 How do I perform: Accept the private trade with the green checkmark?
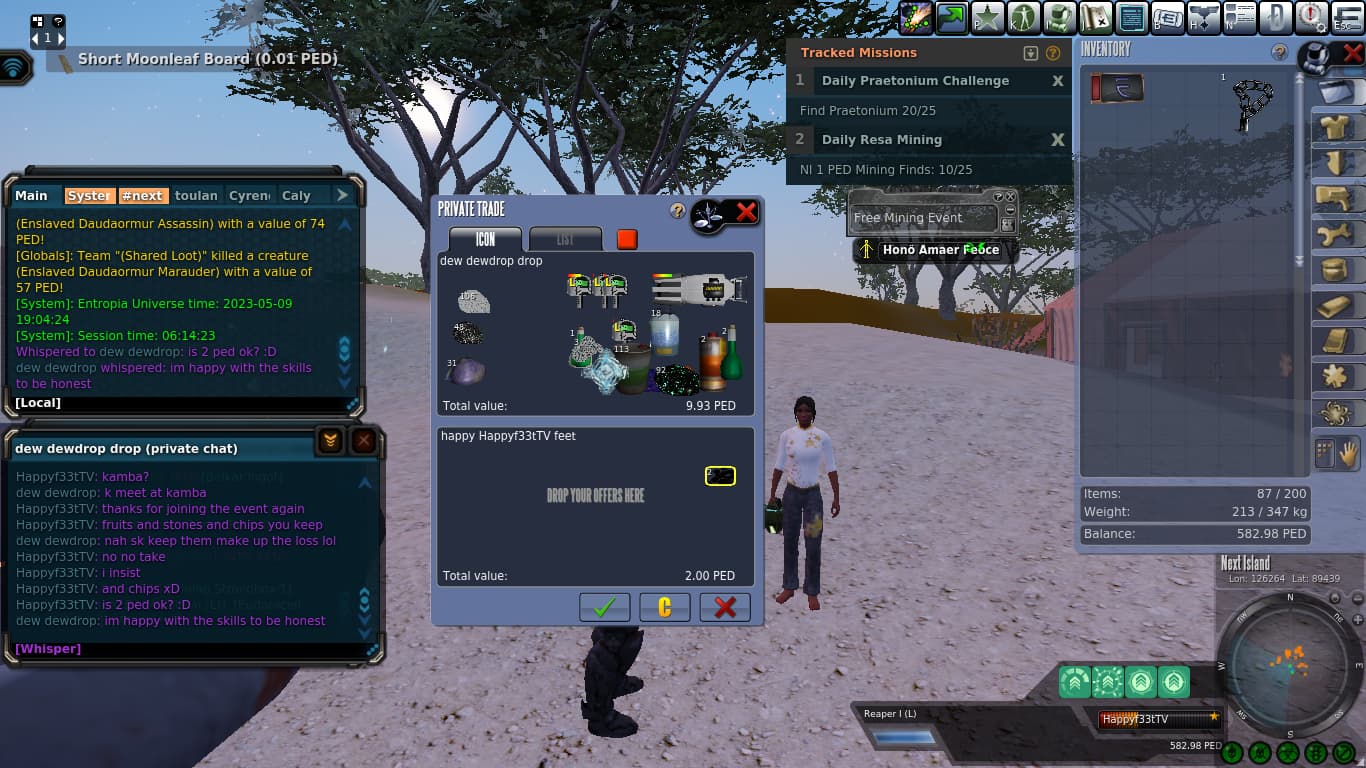[x=604, y=607]
